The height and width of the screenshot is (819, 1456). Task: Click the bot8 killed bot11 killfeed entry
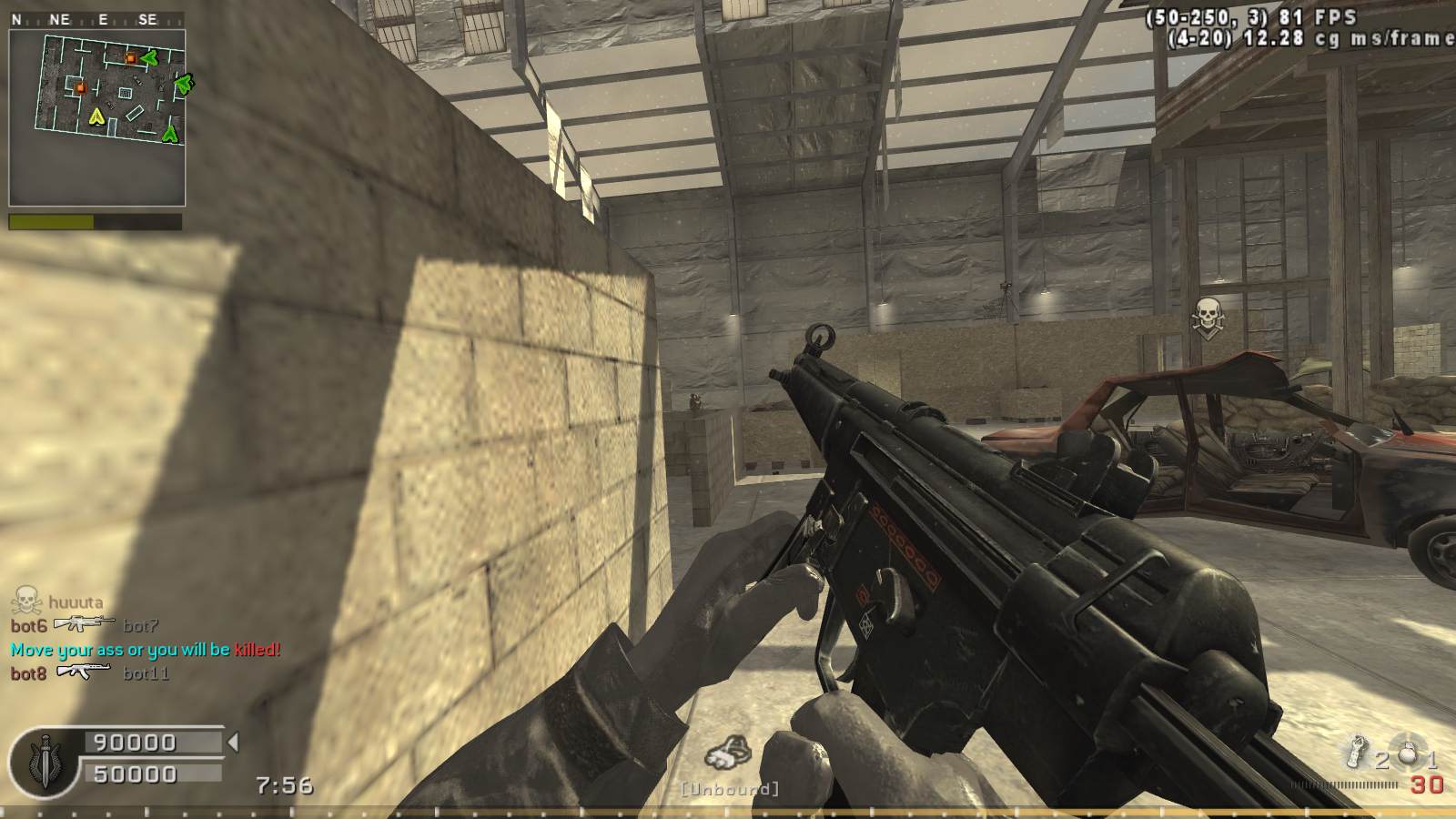coord(89,673)
